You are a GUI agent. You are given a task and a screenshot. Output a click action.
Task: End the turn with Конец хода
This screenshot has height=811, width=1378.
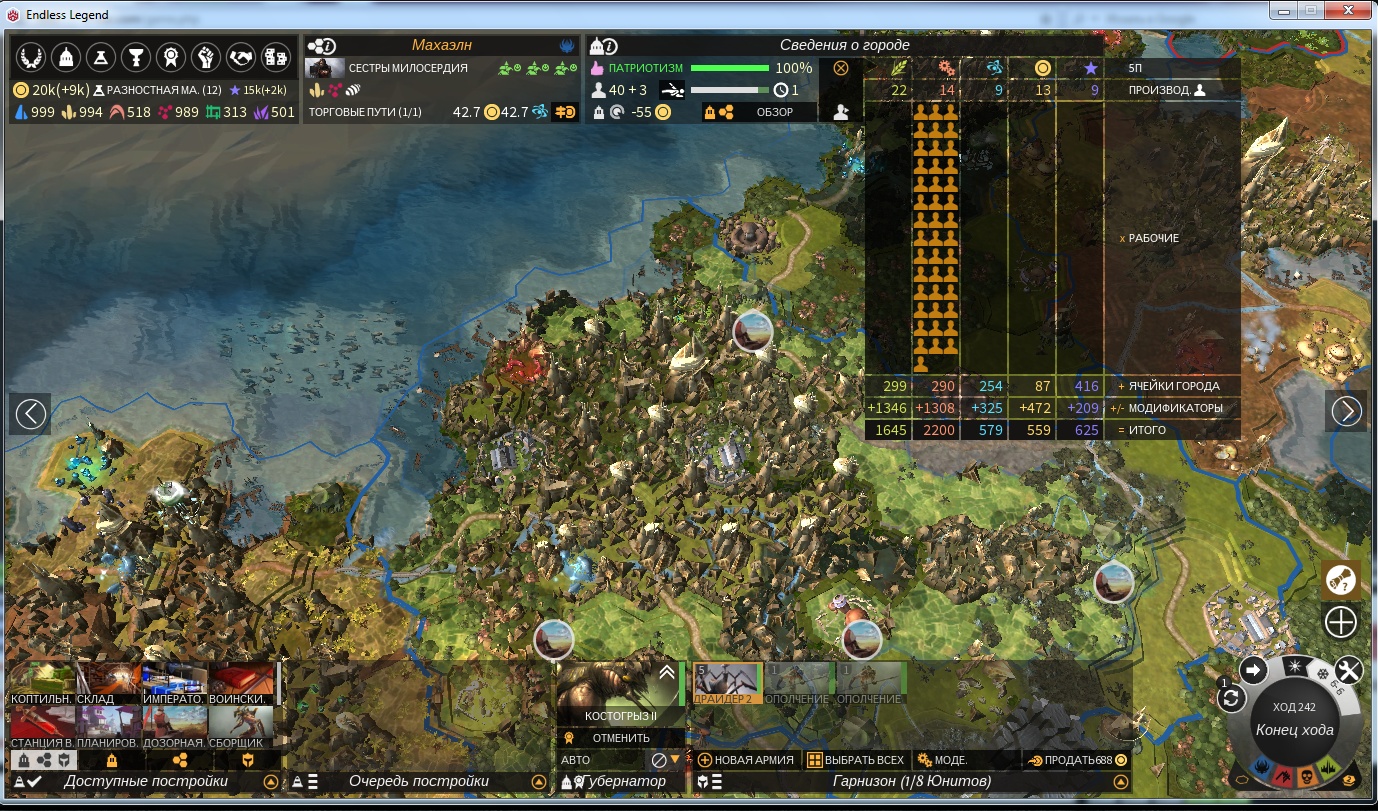(x=1294, y=730)
